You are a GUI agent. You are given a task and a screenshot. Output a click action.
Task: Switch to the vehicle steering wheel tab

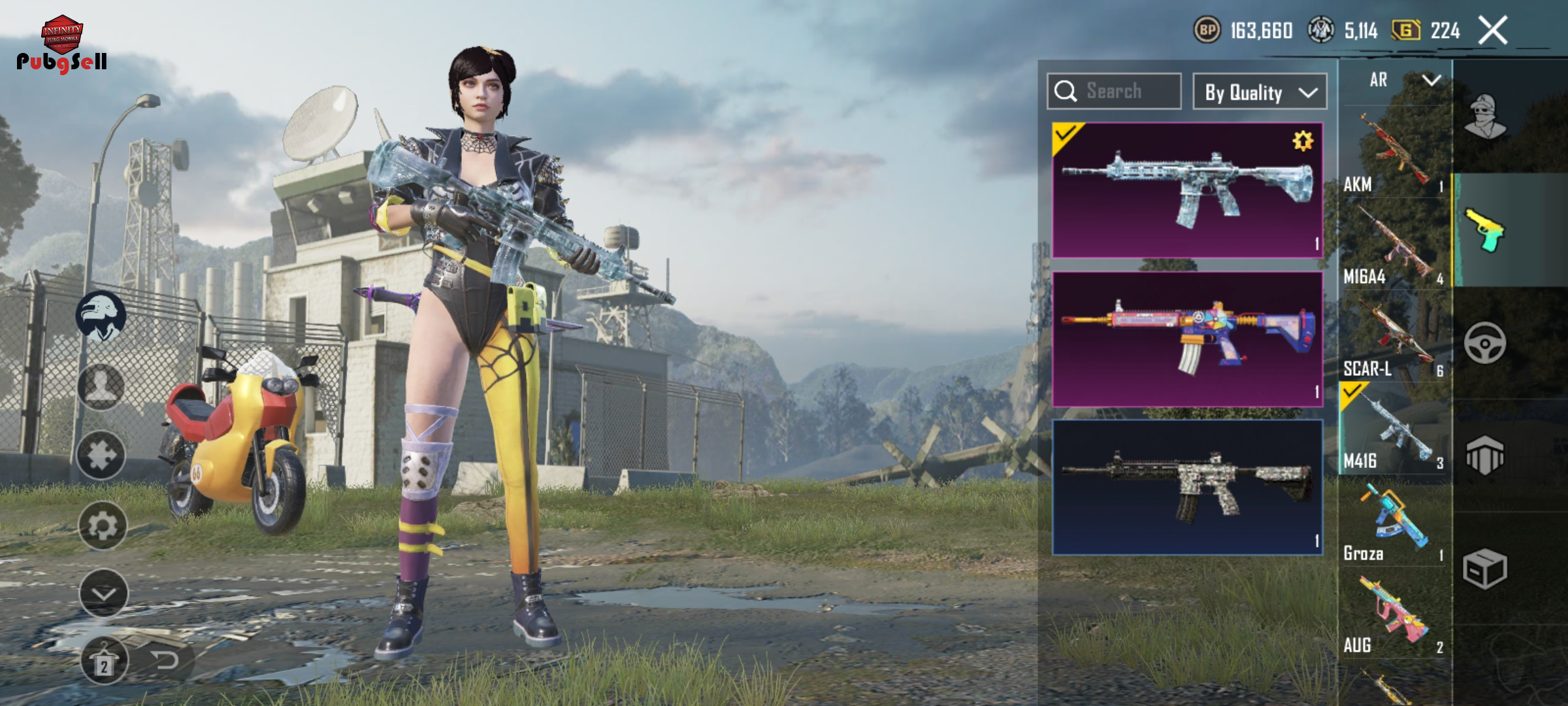[1485, 343]
